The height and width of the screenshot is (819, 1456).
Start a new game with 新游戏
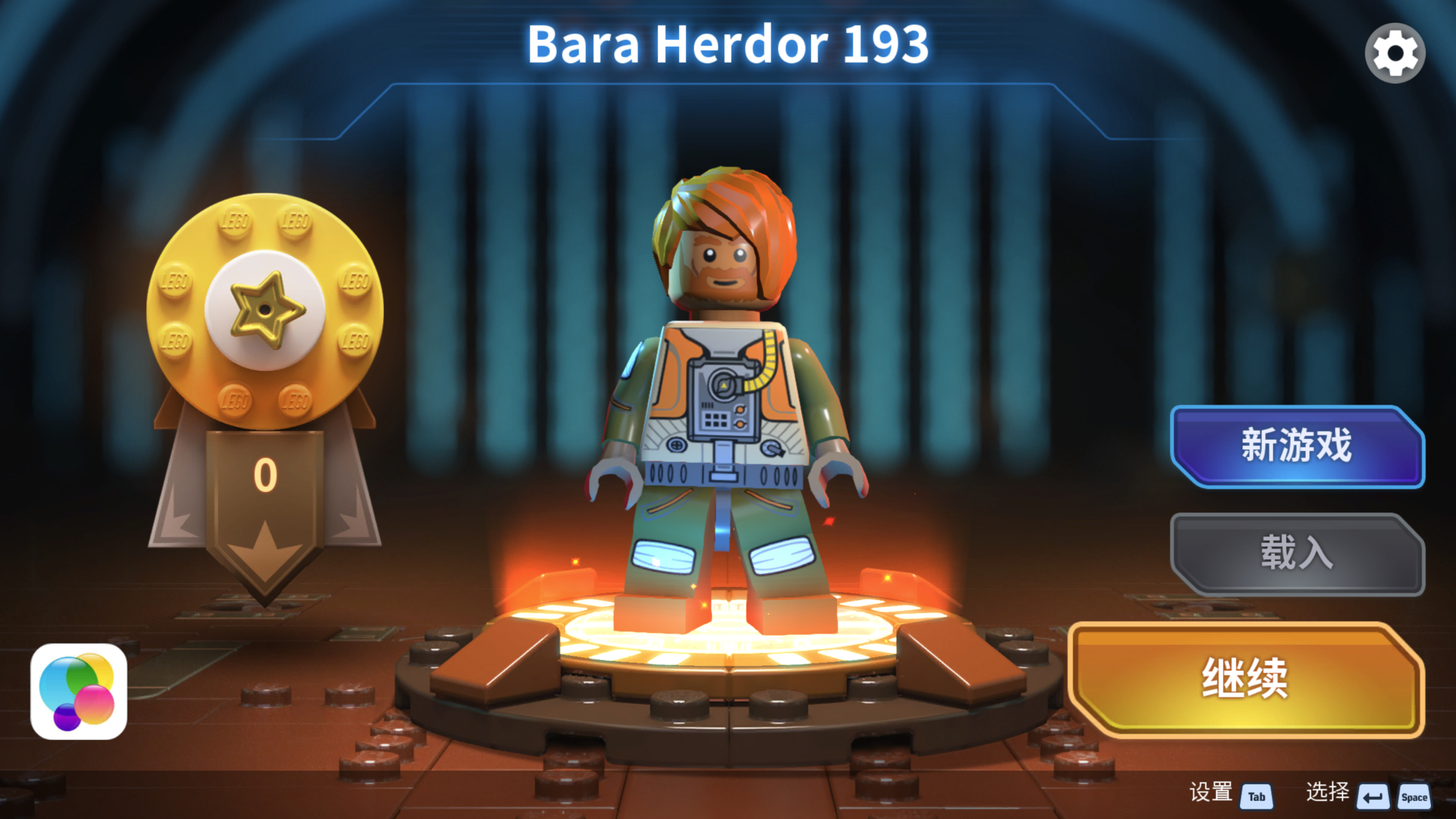coord(1297,446)
